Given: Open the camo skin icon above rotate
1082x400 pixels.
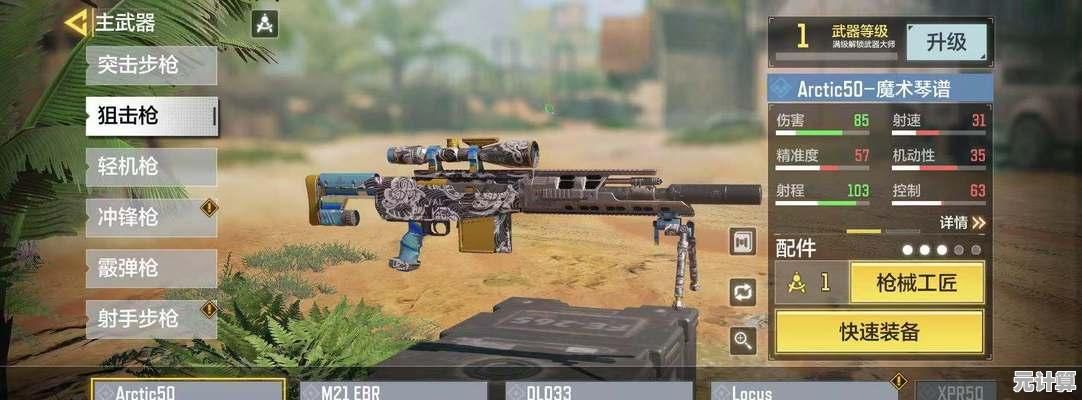Looking at the screenshot, I should (x=743, y=242).
